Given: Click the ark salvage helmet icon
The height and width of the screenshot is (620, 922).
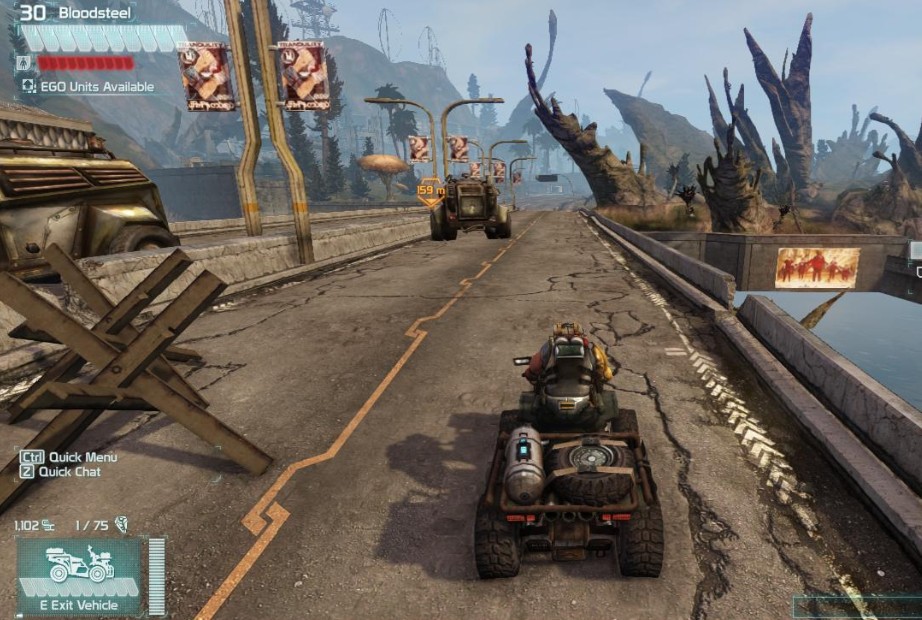Looking at the screenshot, I should pos(122,524).
